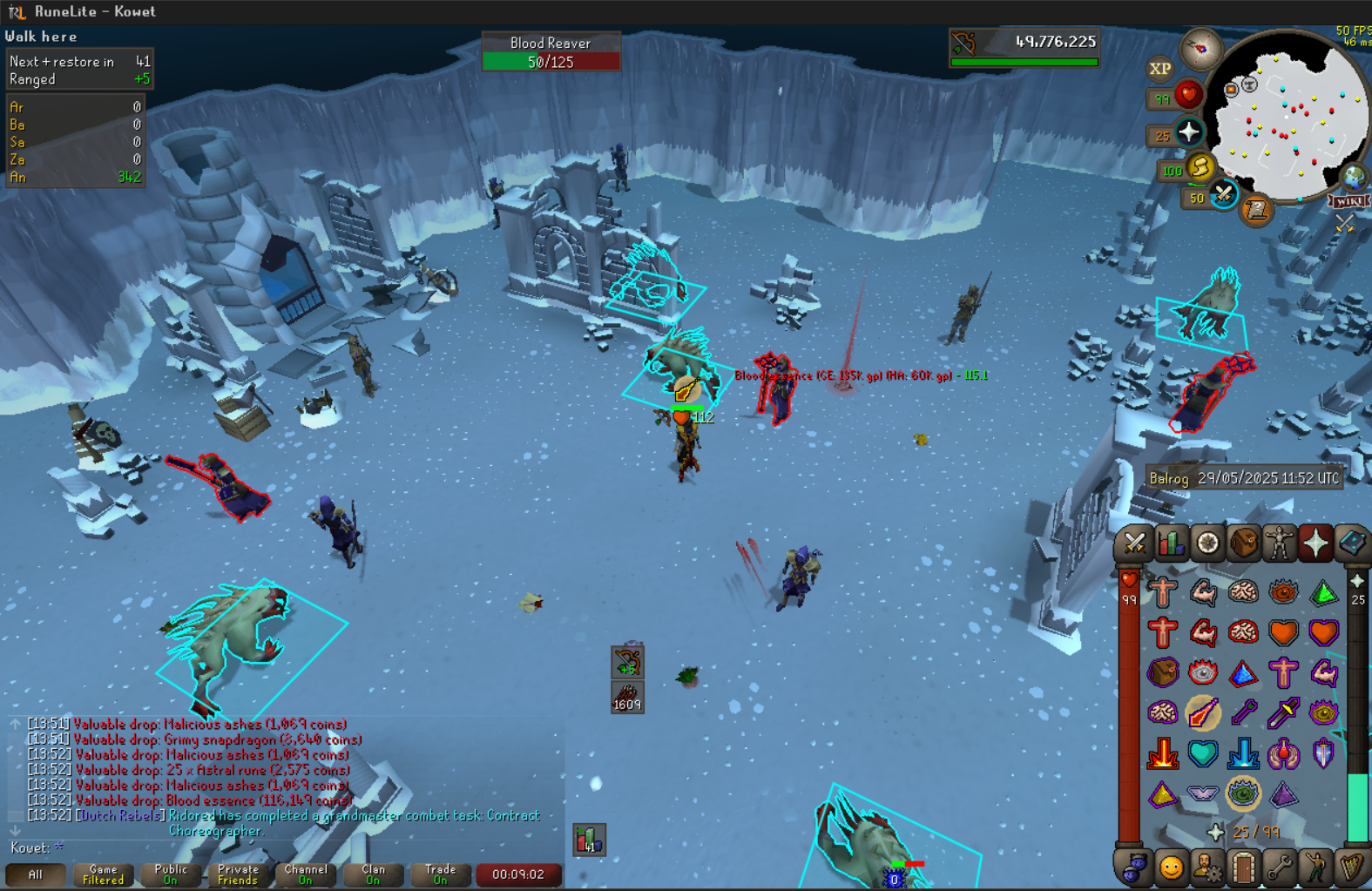Select the Game chat filter tab

click(x=103, y=874)
